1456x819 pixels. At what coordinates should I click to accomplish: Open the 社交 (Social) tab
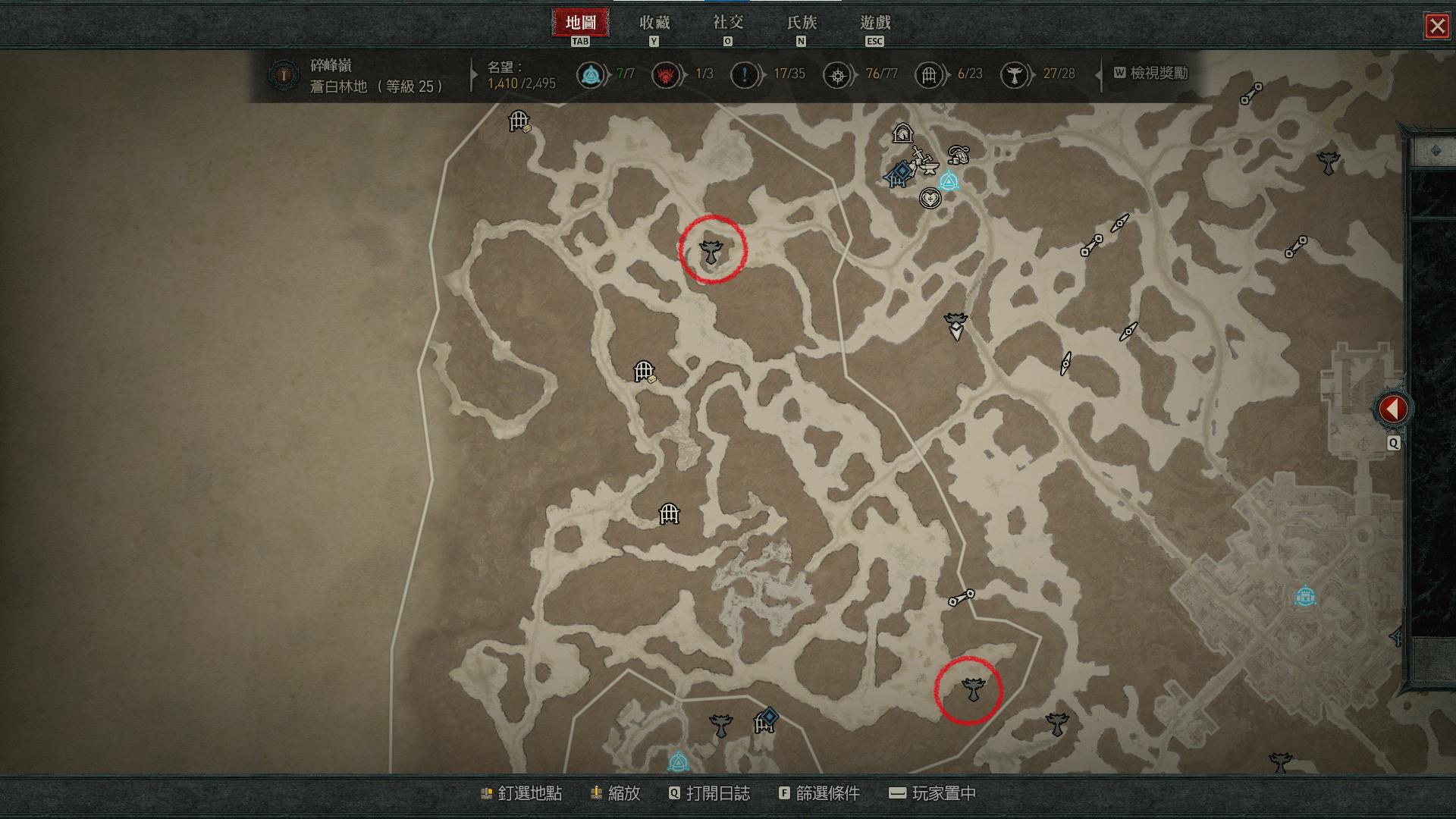click(727, 24)
